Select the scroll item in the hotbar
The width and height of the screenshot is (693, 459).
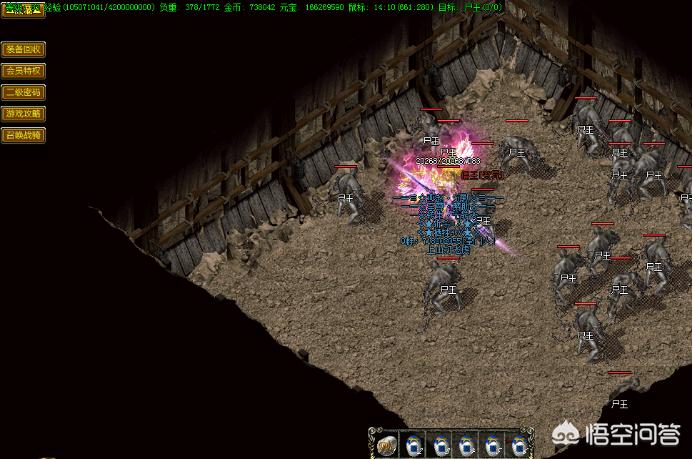coord(387,444)
